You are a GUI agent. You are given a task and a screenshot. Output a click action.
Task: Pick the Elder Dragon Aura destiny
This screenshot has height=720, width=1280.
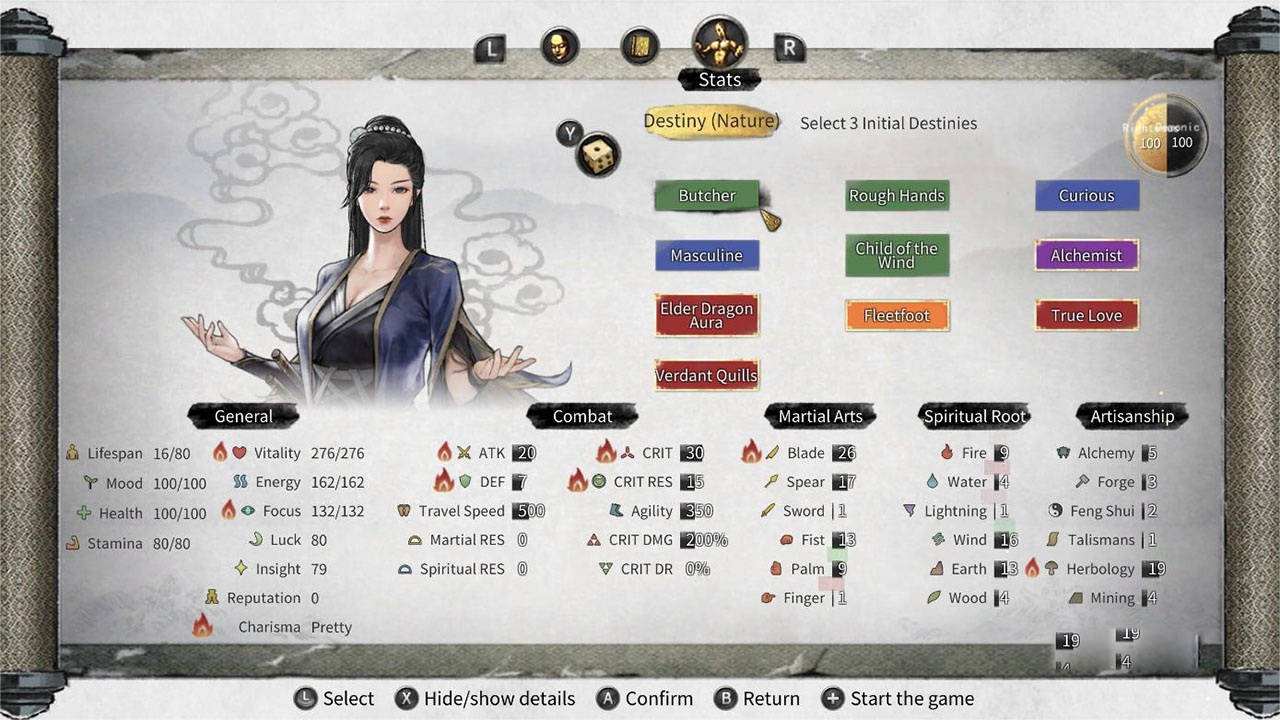tap(706, 315)
